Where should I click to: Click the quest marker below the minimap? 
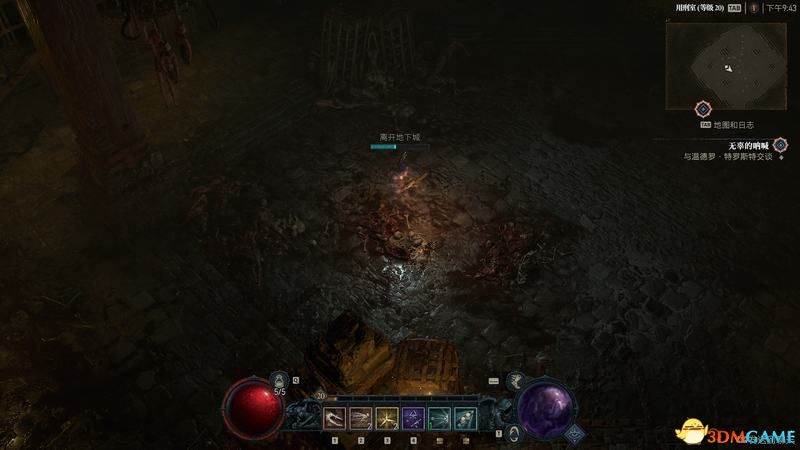point(703,108)
